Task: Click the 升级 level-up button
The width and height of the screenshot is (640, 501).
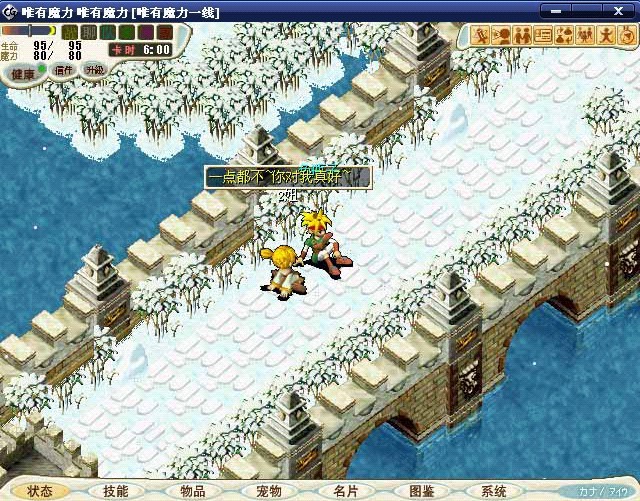Action: [x=94, y=70]
